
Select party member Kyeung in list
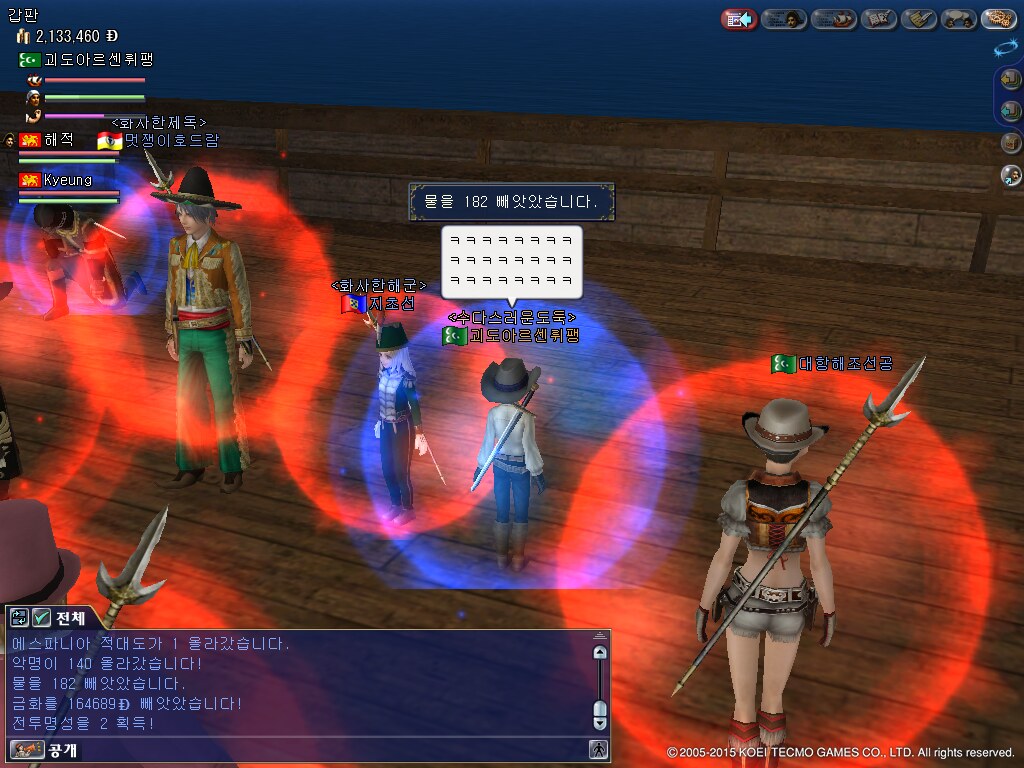click(67, 180)
